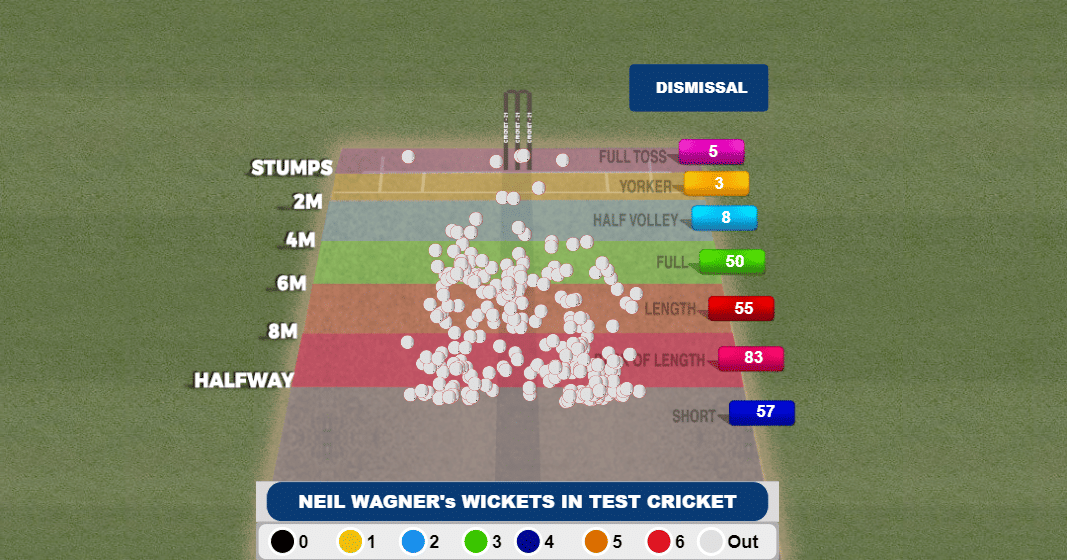Select the Full Toss count badge
This screenshot has width=1067, height=560.
711,152
